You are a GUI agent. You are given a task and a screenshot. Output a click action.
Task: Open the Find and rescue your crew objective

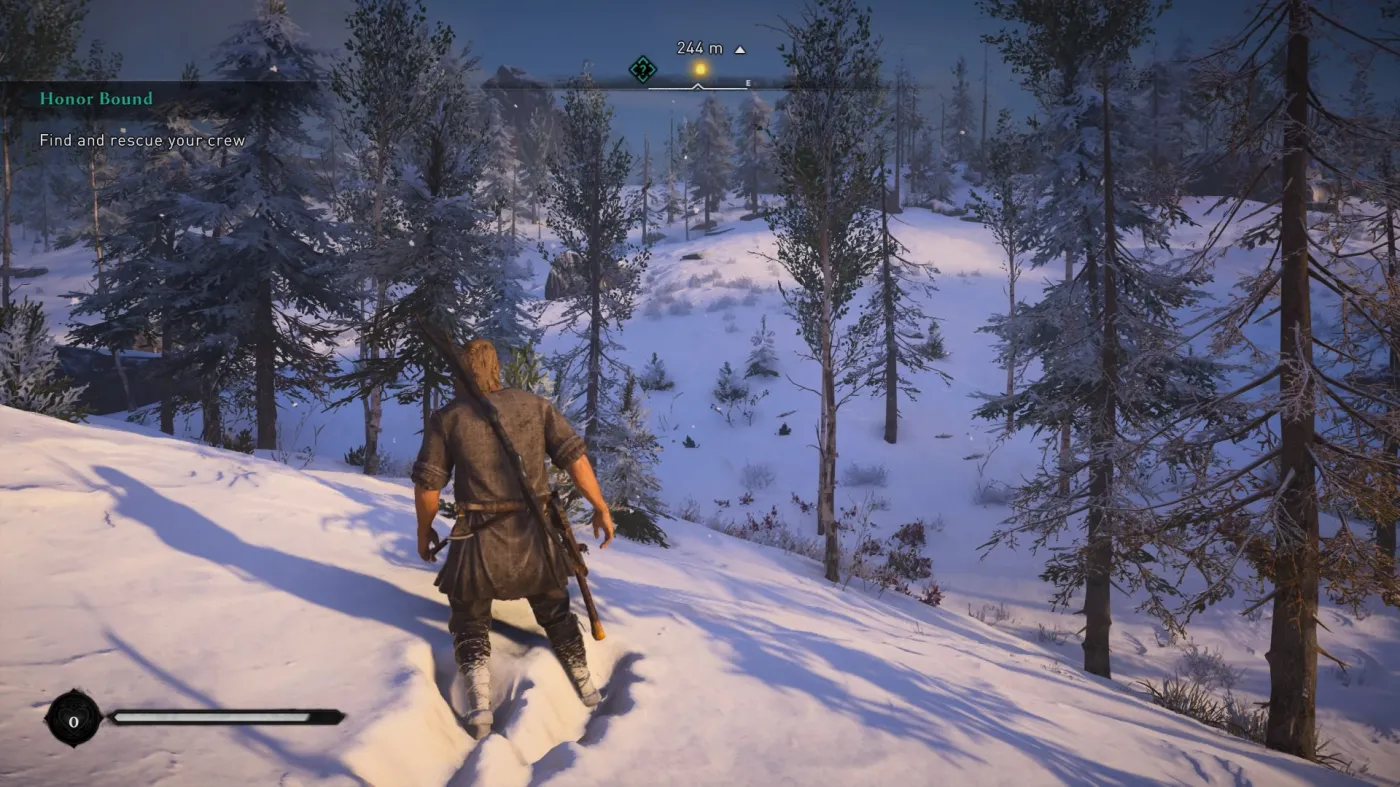[141, 140]
